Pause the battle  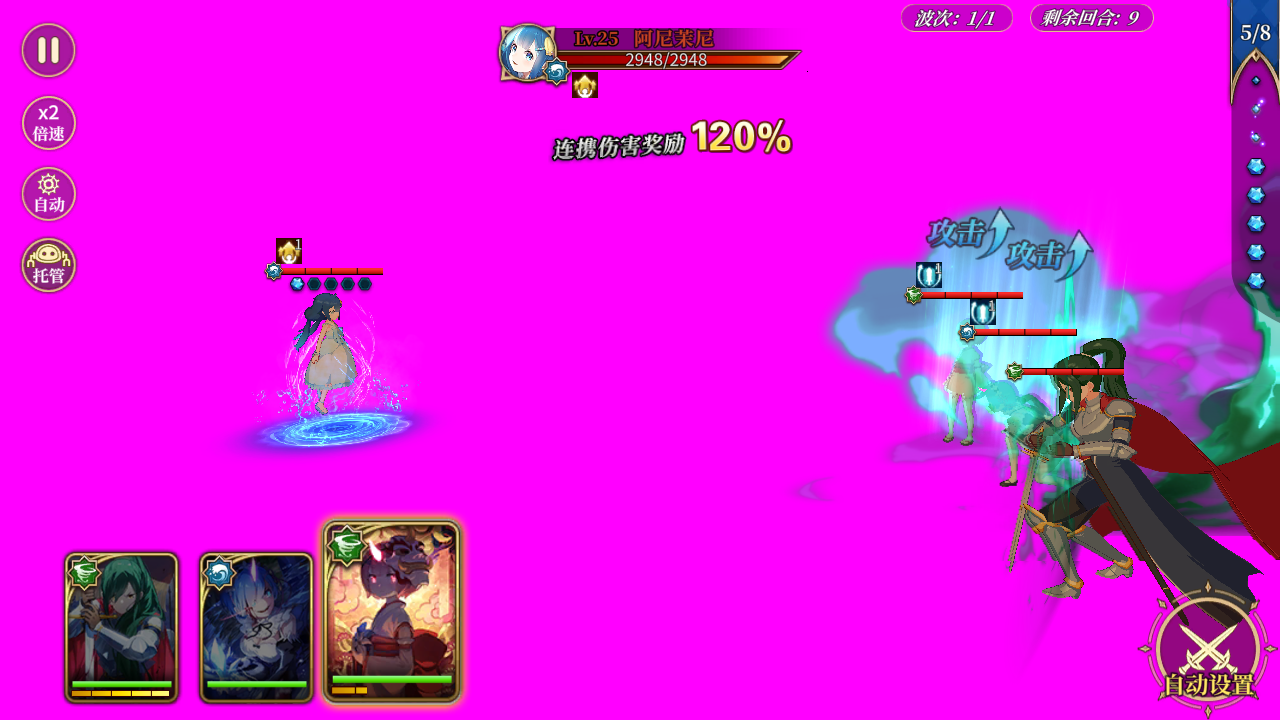pos(47,49)
